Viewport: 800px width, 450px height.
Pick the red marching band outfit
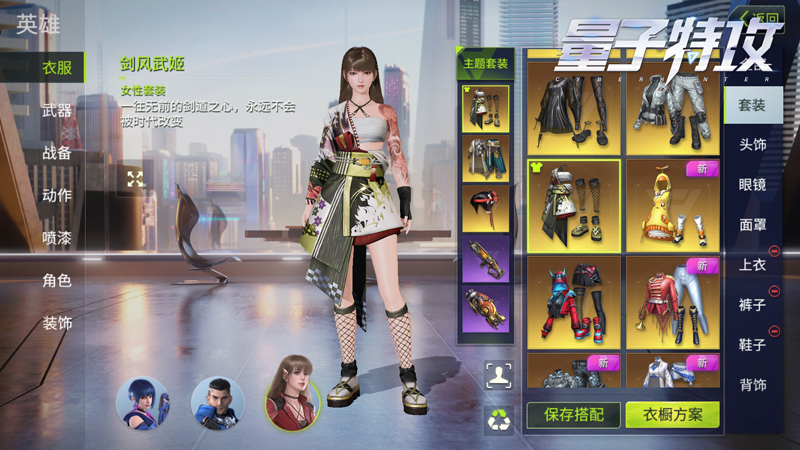tap(672, 302)
